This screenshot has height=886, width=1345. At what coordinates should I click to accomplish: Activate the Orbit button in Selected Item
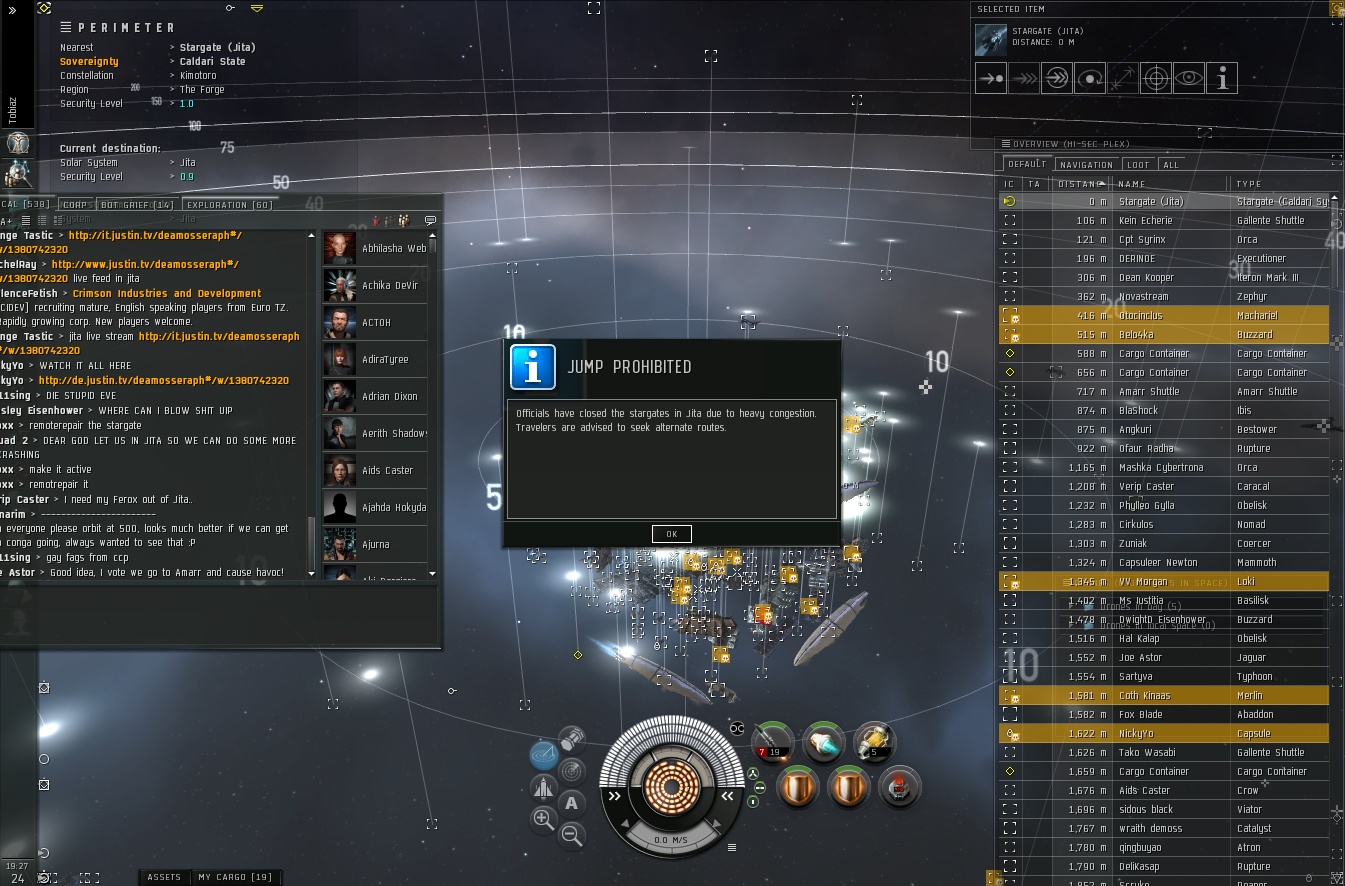[1089, 78]
